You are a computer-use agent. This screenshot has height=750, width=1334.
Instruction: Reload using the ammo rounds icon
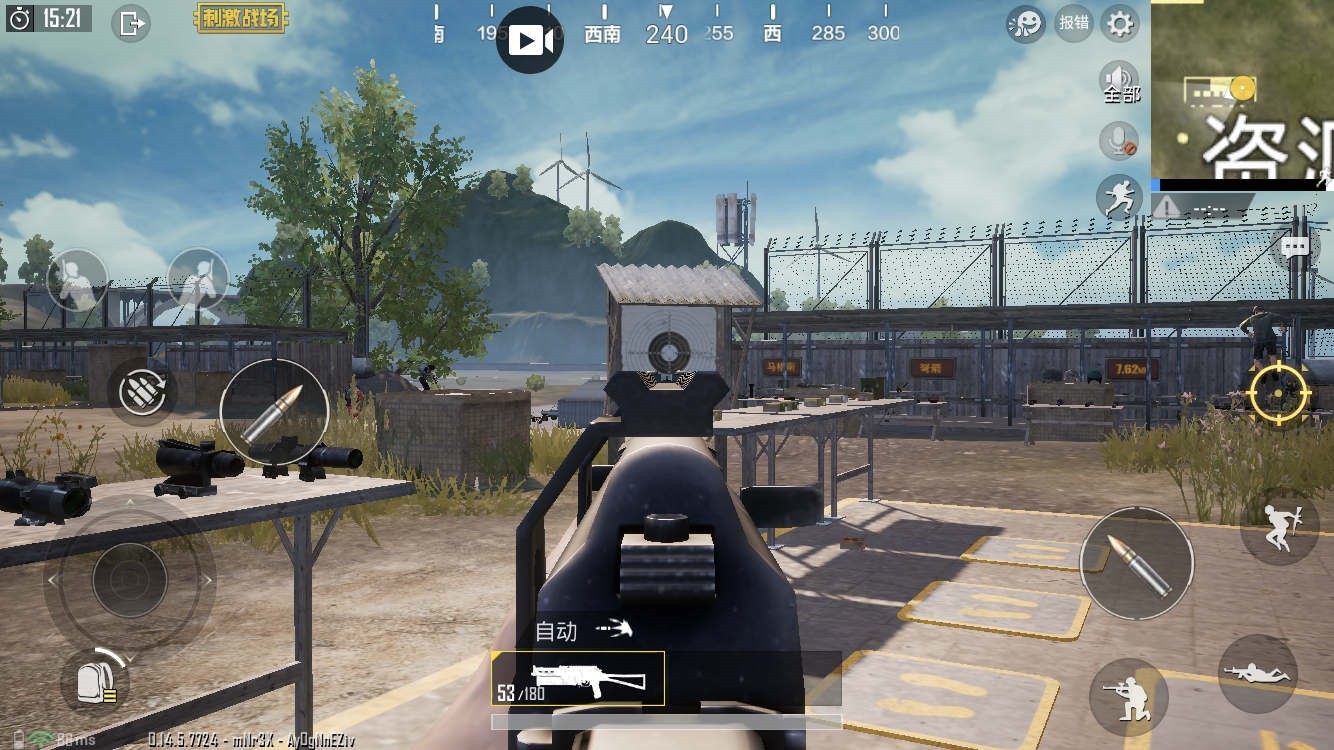142,391
